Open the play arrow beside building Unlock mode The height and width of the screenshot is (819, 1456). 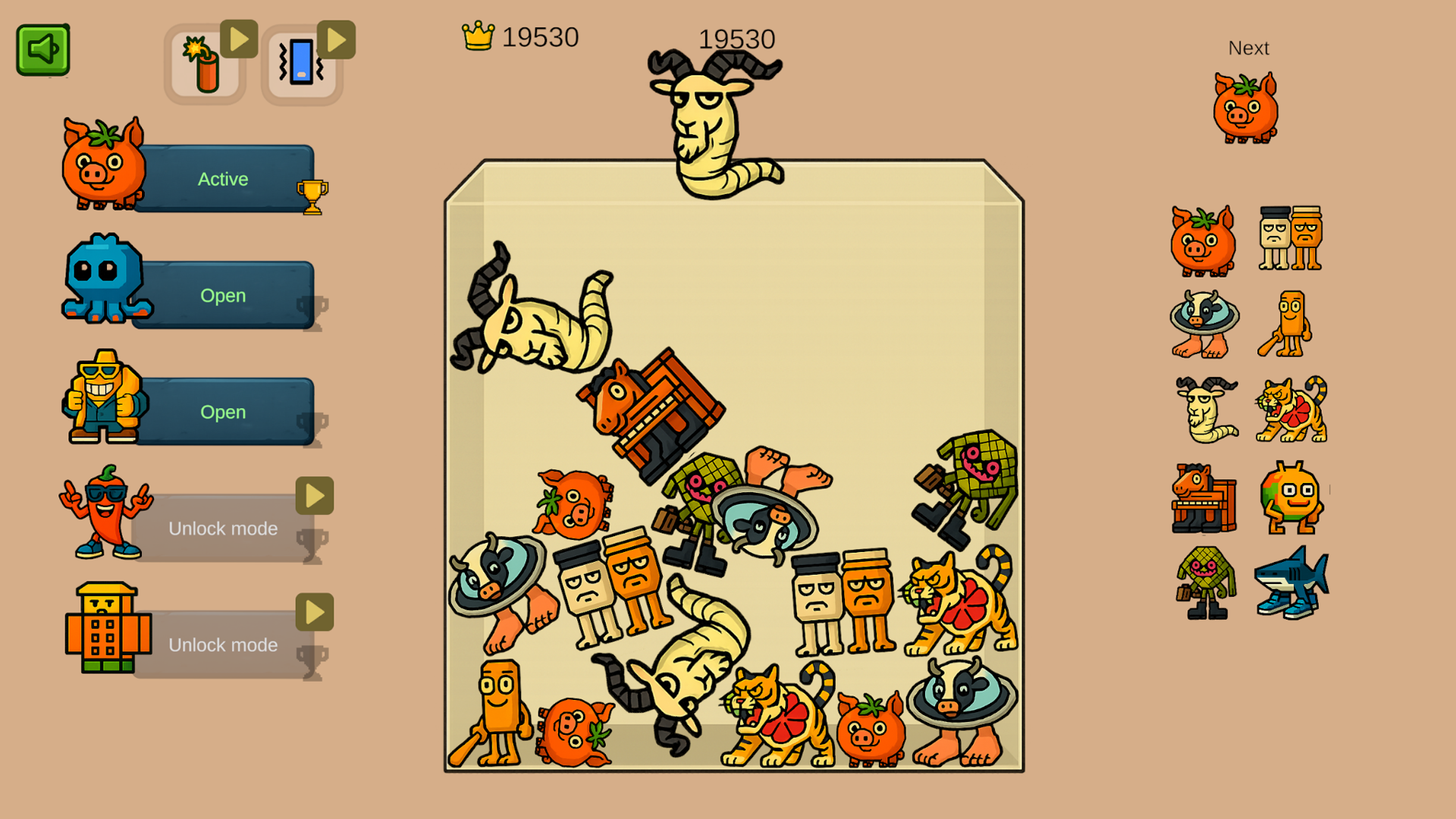314,611
